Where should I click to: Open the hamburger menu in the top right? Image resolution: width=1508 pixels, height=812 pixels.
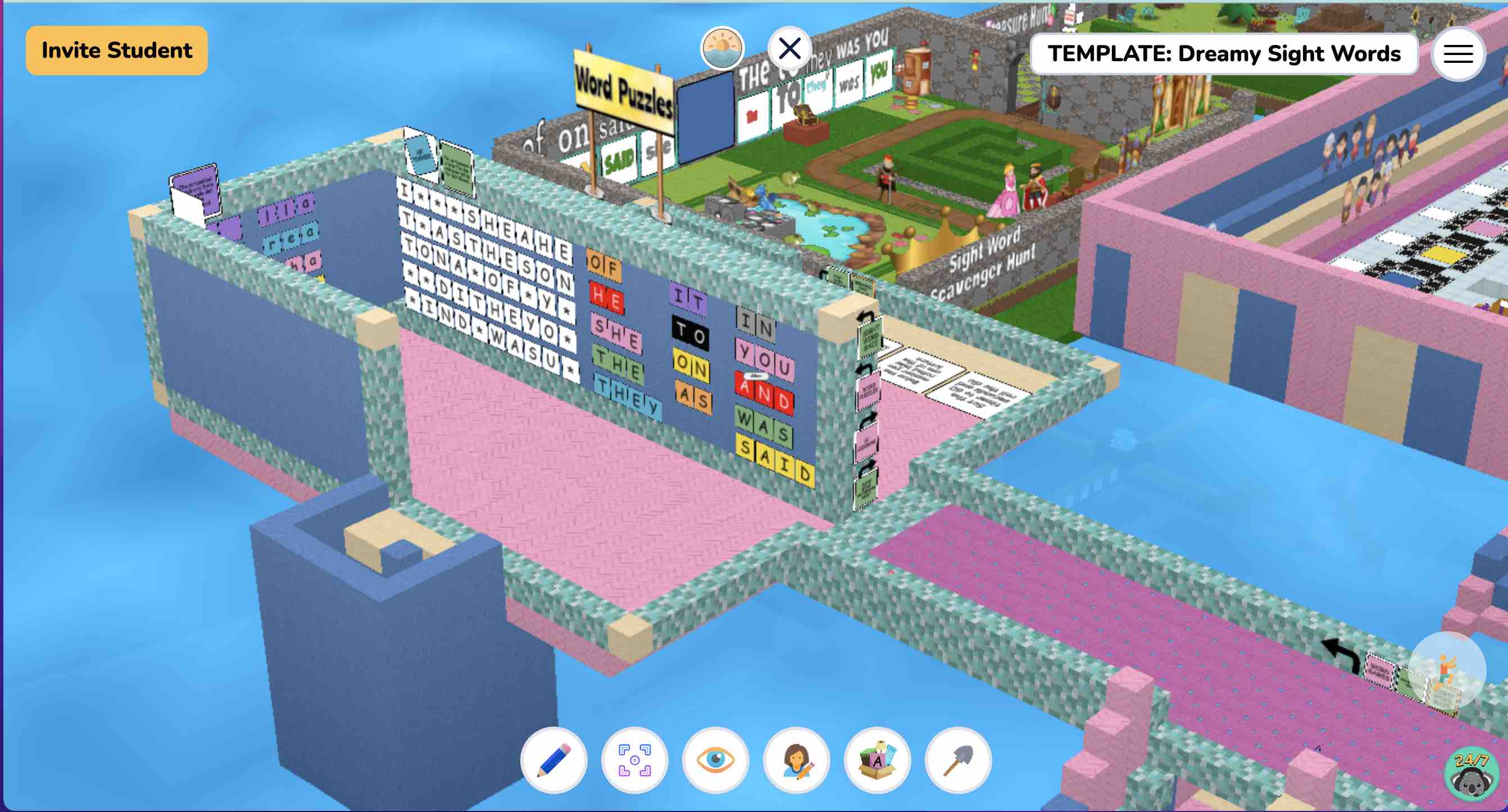point(1459,54)
